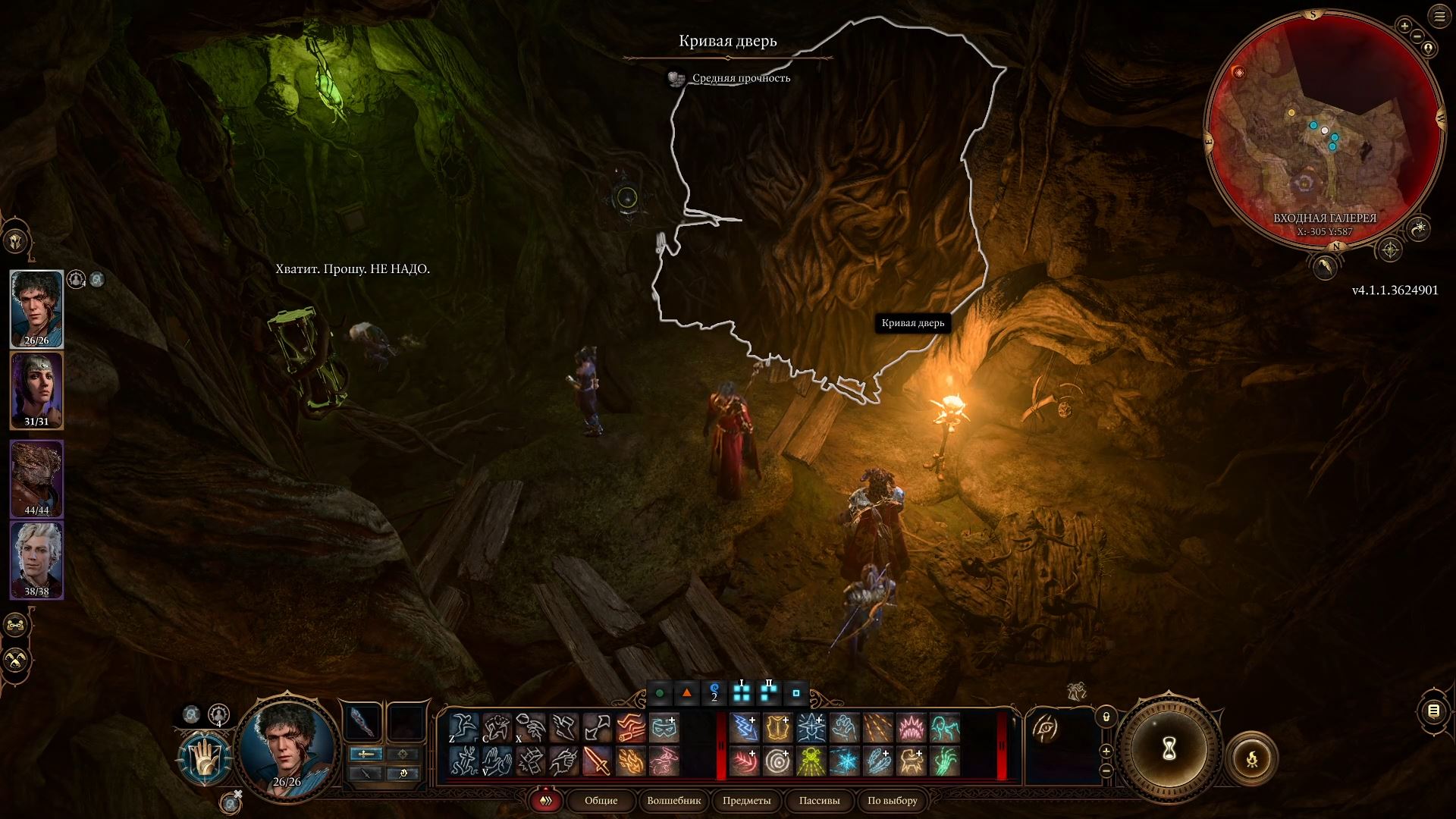Open the main menu at top-right corner
The width and height of the screenshot is (1456, 819).
pyautogui.click(x=1439, y=17)
